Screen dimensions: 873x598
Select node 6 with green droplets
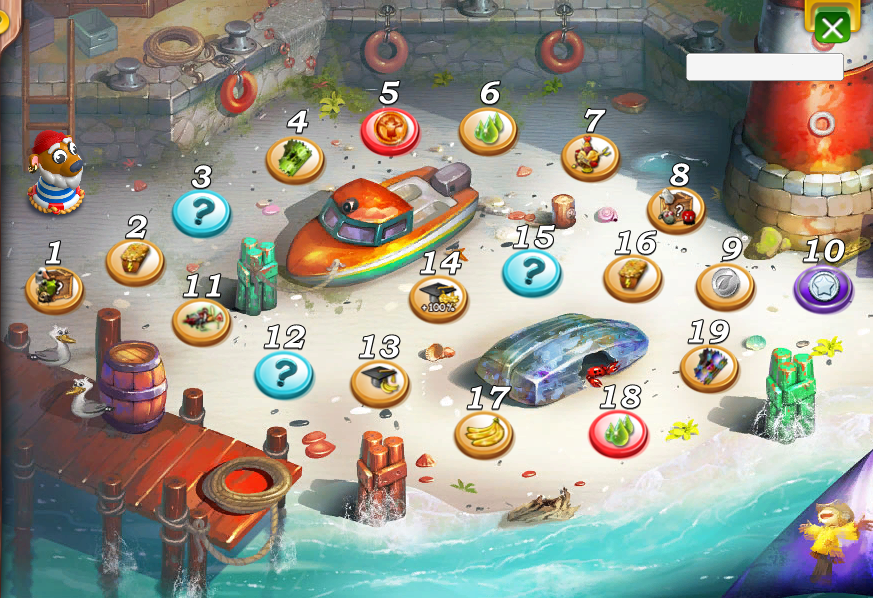click(x=488, y=131)
